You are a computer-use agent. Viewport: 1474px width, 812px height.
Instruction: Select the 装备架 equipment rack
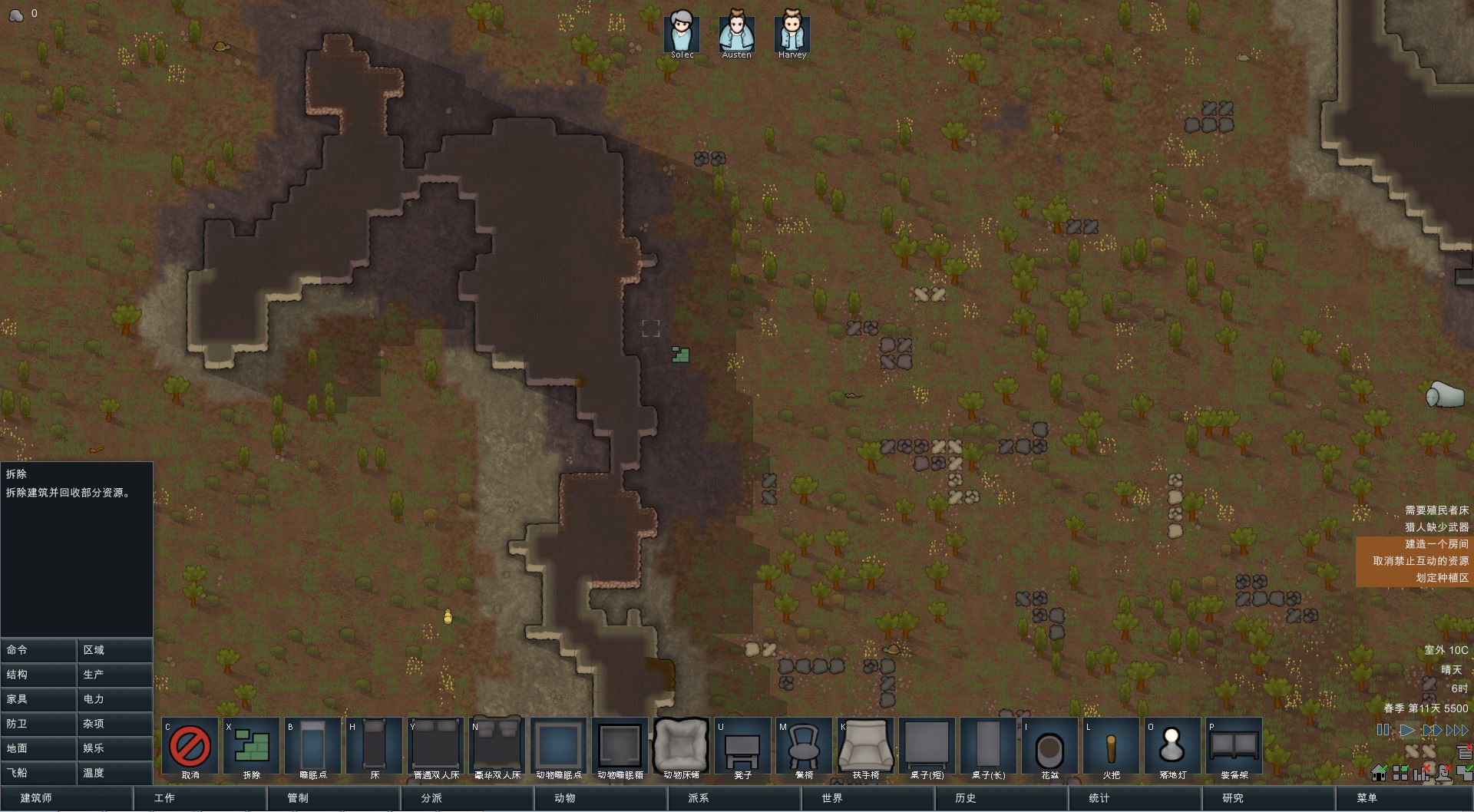coord(1234,745)
